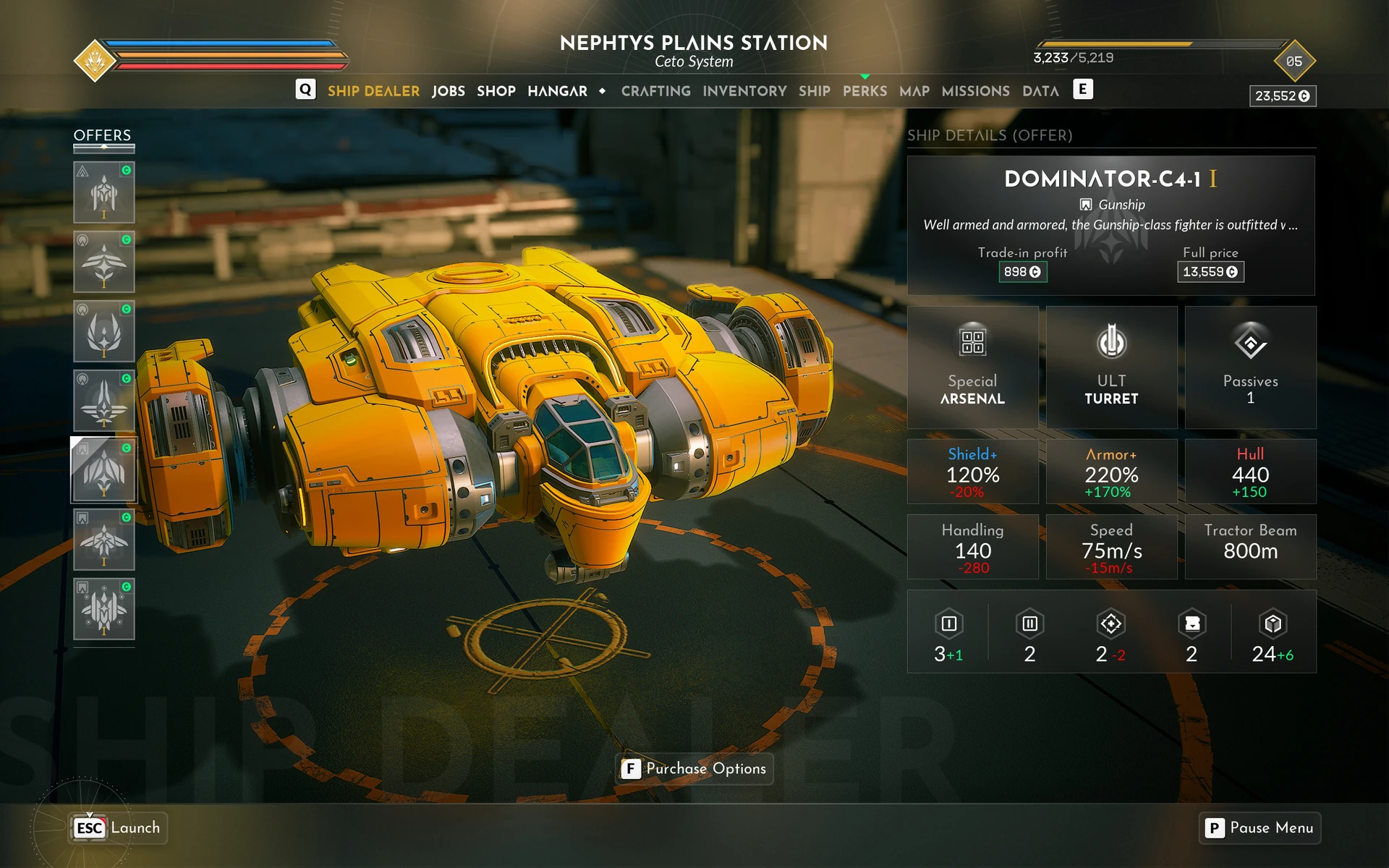
Task: Open the Hangar tab
Action: point(557,91)
